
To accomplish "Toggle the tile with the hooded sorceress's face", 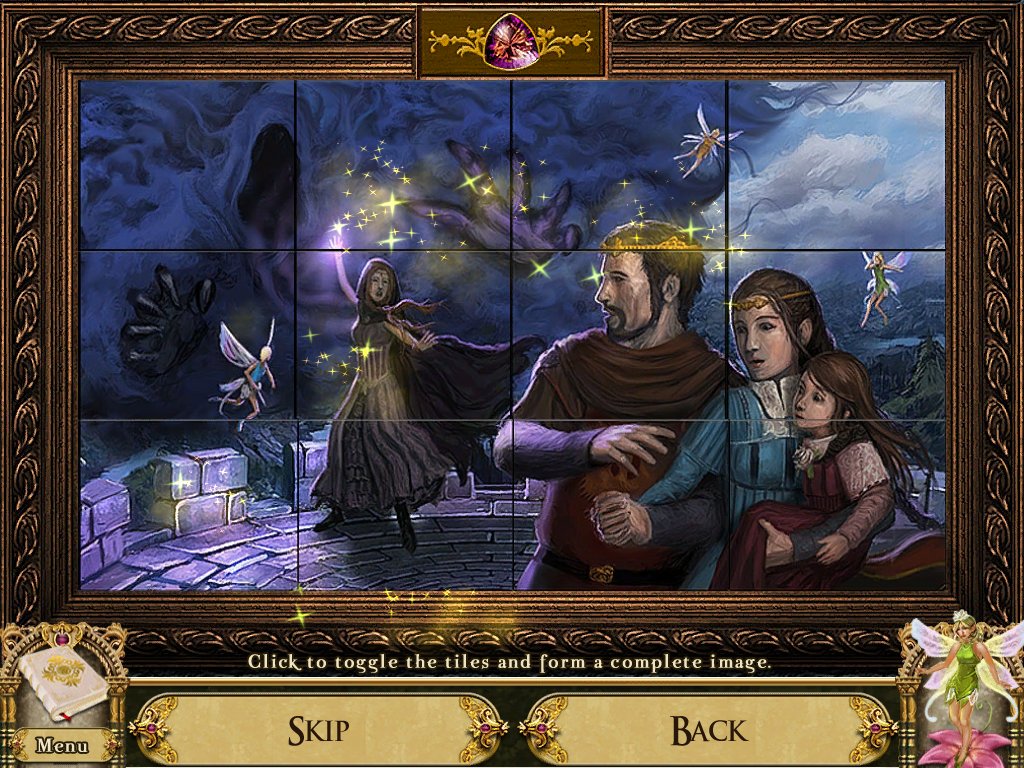I will click(403, 335).
